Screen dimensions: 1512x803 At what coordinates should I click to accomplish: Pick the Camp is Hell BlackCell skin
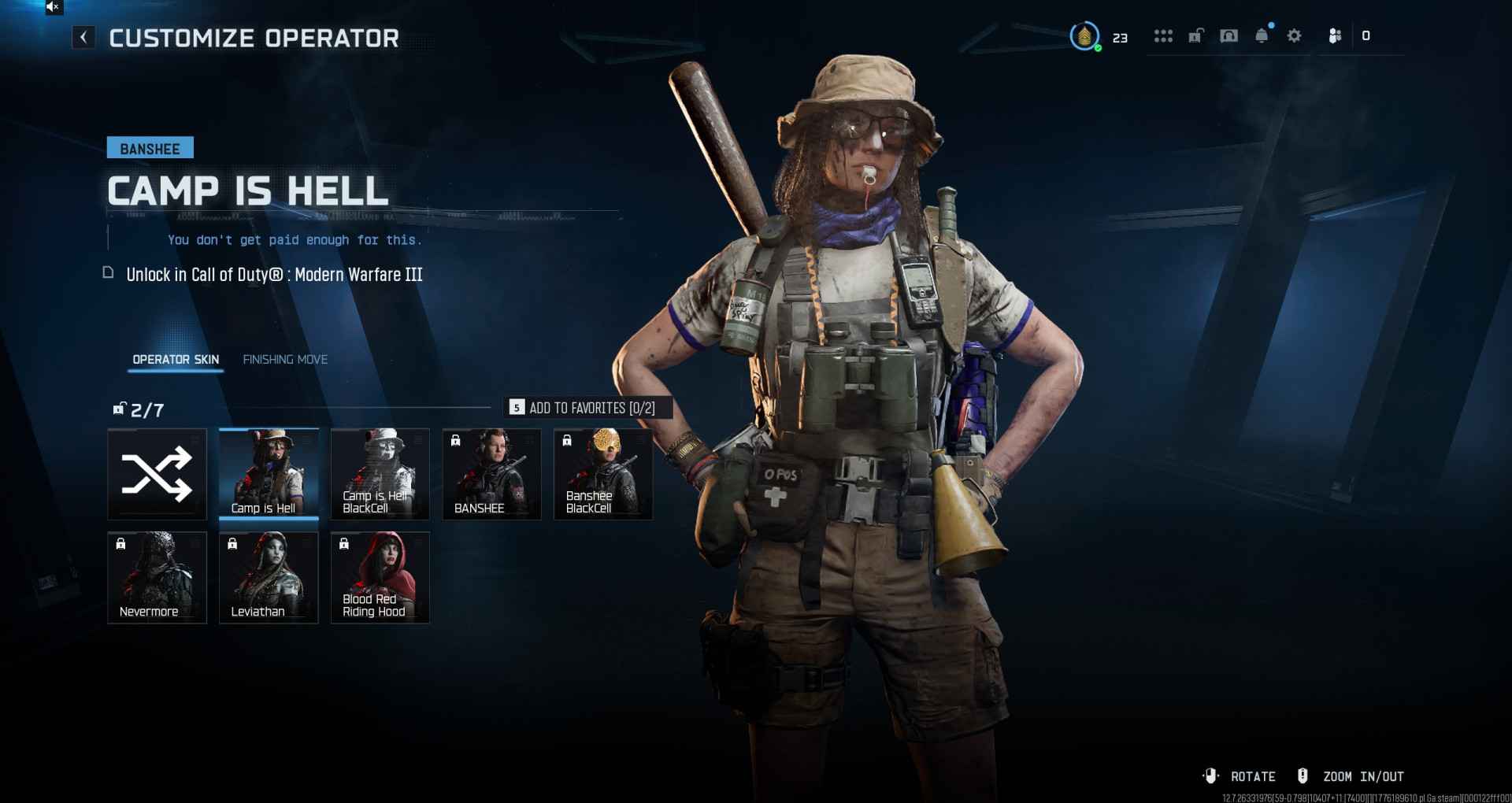[x=380, y=474]
